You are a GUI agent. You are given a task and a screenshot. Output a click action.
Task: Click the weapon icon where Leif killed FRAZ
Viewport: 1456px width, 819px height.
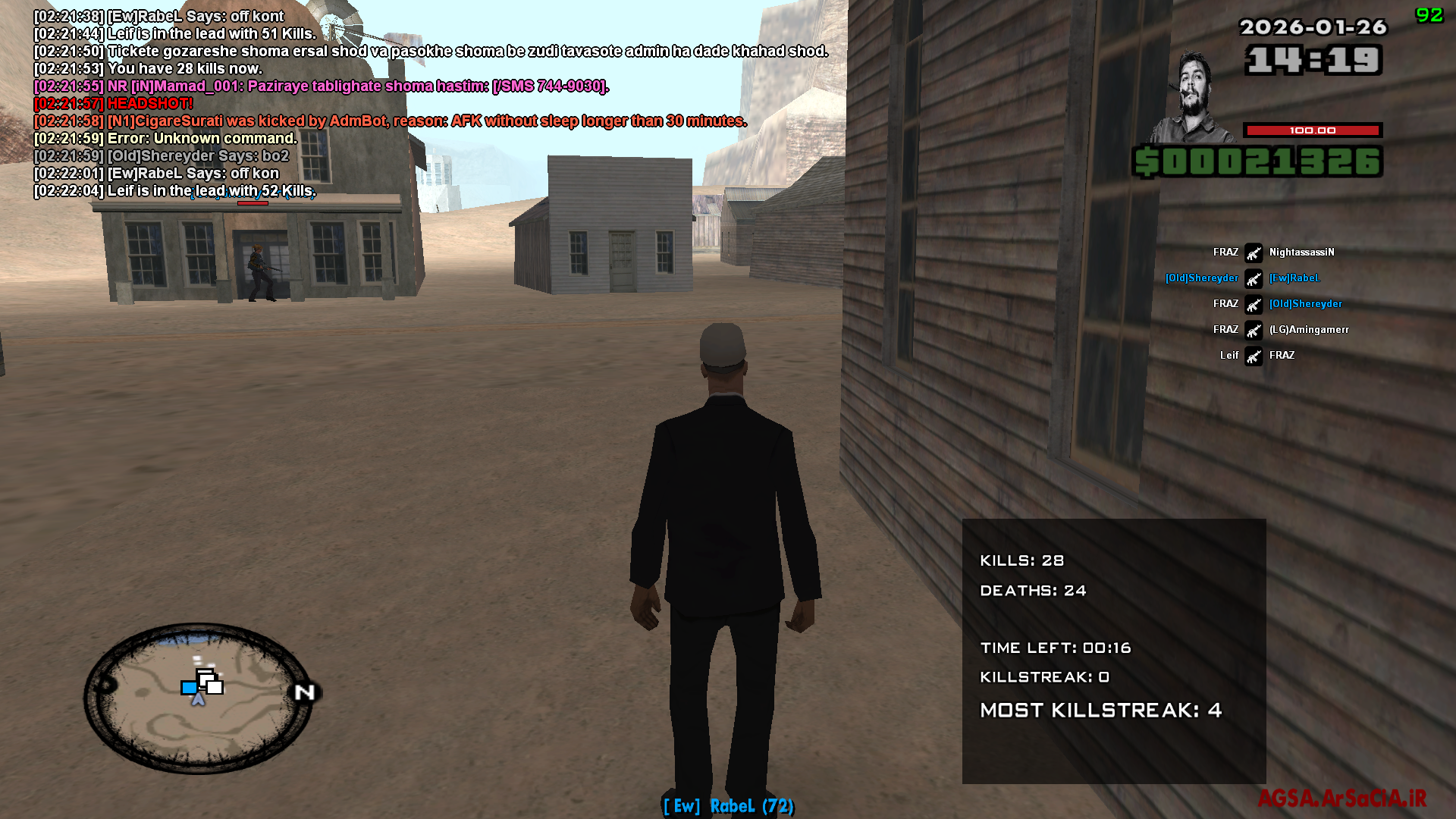tap(1253, 355)
